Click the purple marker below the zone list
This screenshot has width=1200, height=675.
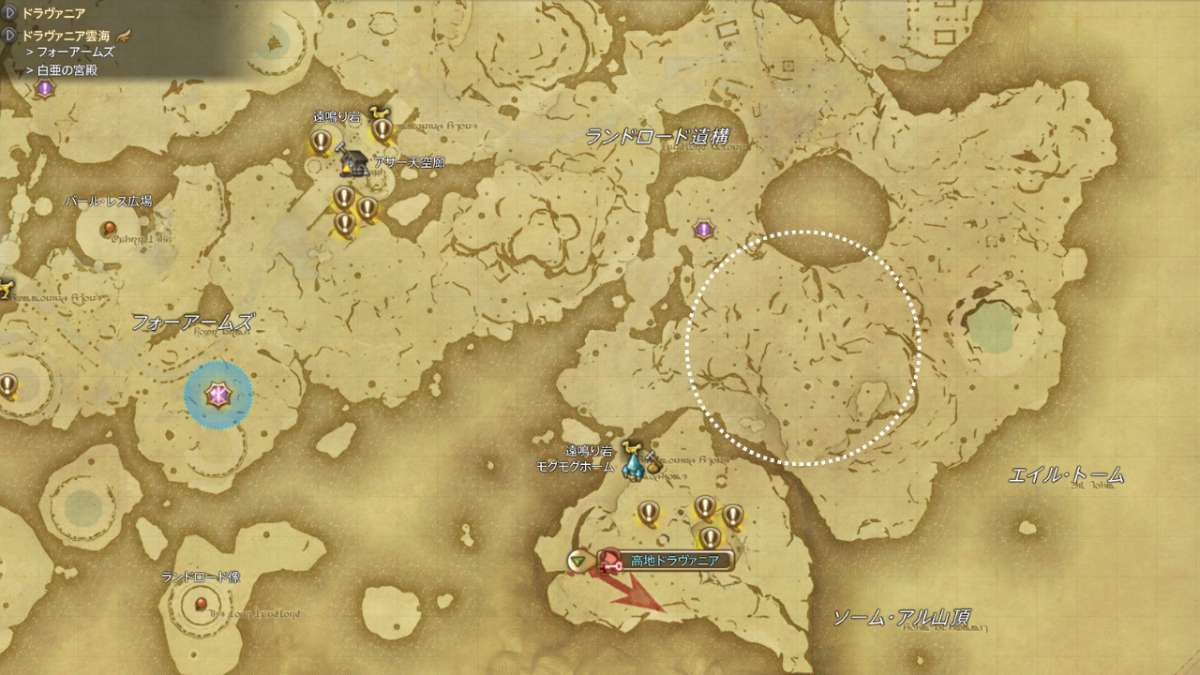coord(44,88)
